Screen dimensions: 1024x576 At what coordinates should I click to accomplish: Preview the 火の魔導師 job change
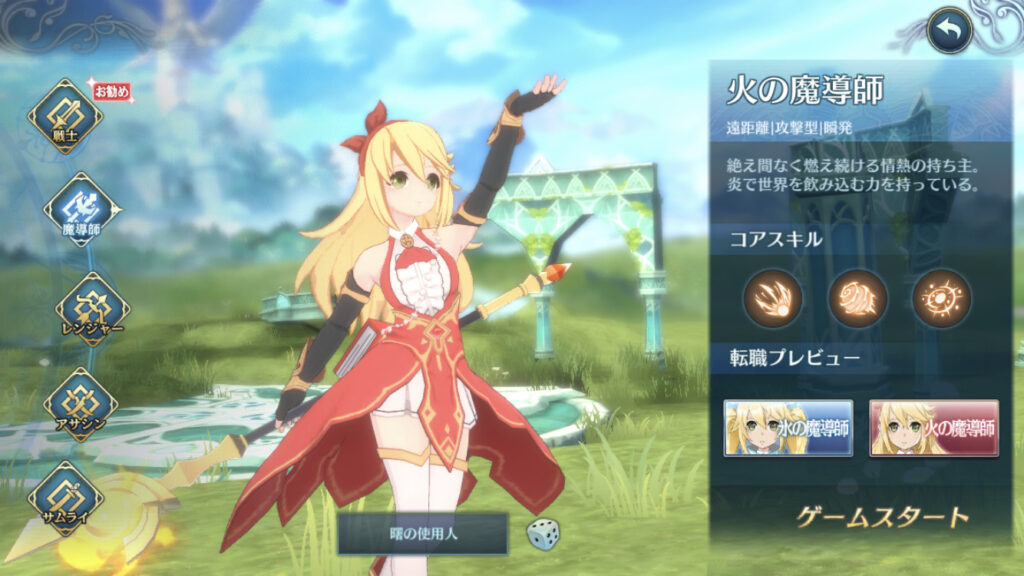click(934, 428)
